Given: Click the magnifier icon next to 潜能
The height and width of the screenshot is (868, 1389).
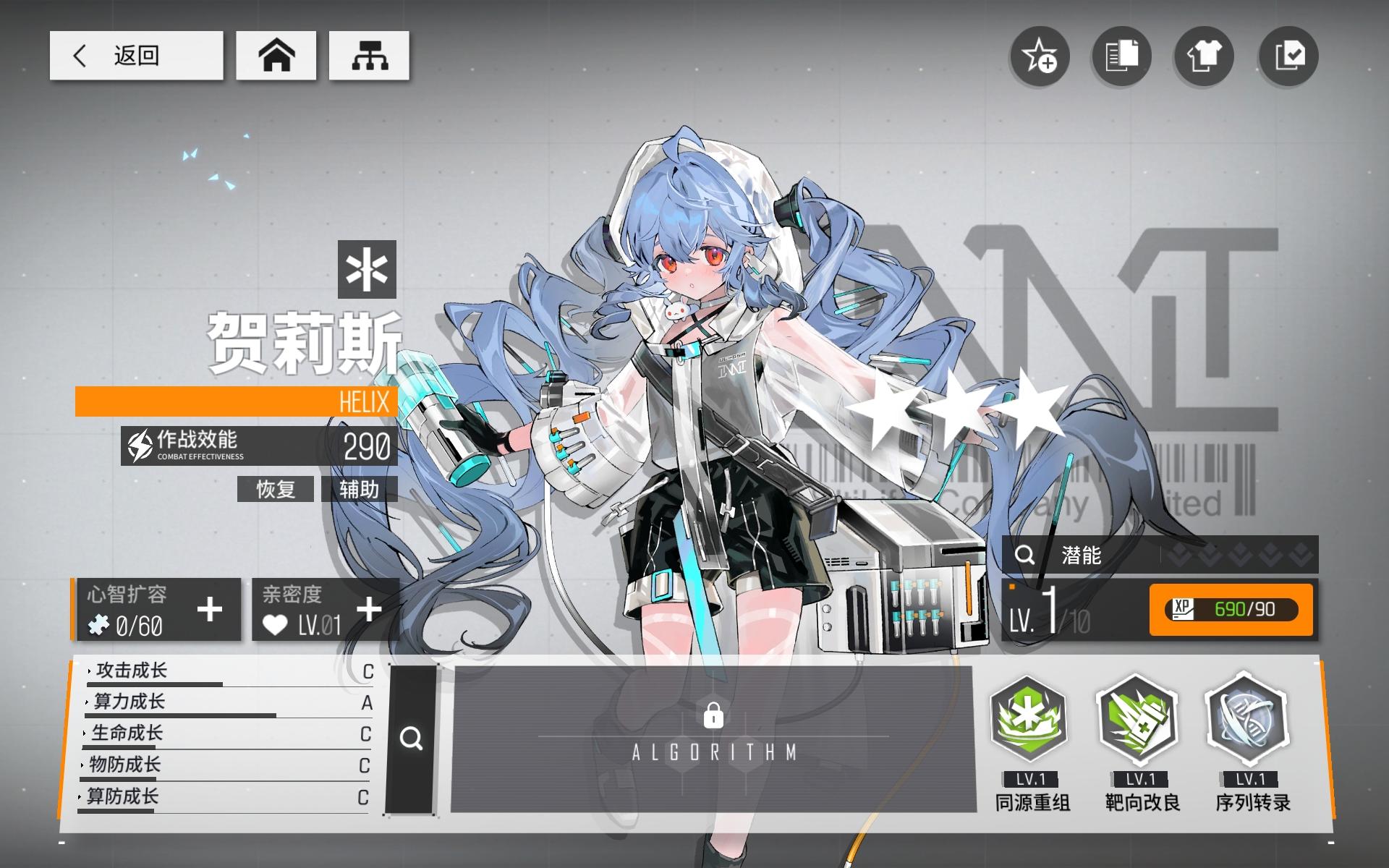Looking at the screenshot, I should [x=1024, y=555].
